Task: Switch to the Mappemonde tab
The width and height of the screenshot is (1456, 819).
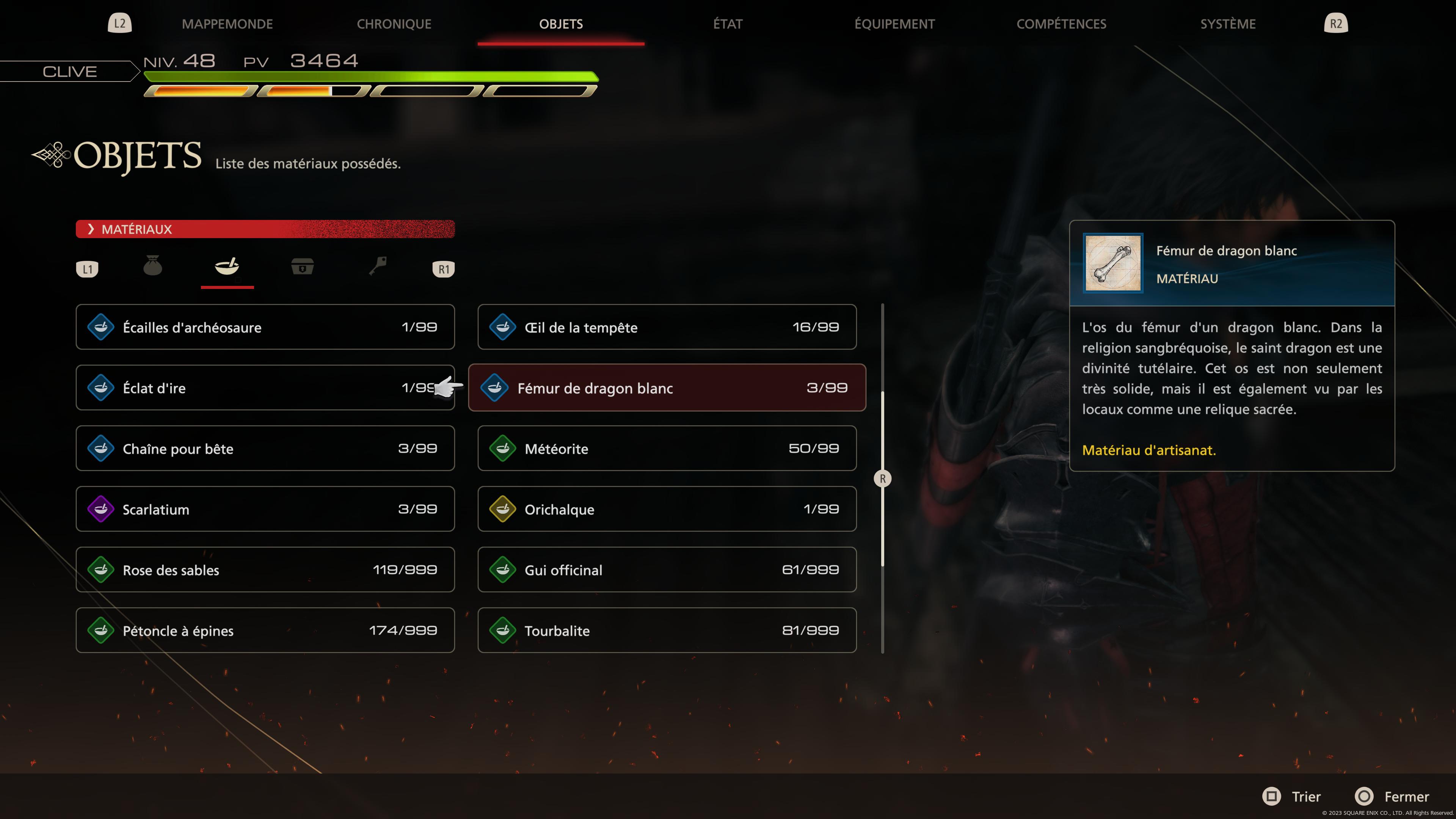Action: (x=227, y=24)
